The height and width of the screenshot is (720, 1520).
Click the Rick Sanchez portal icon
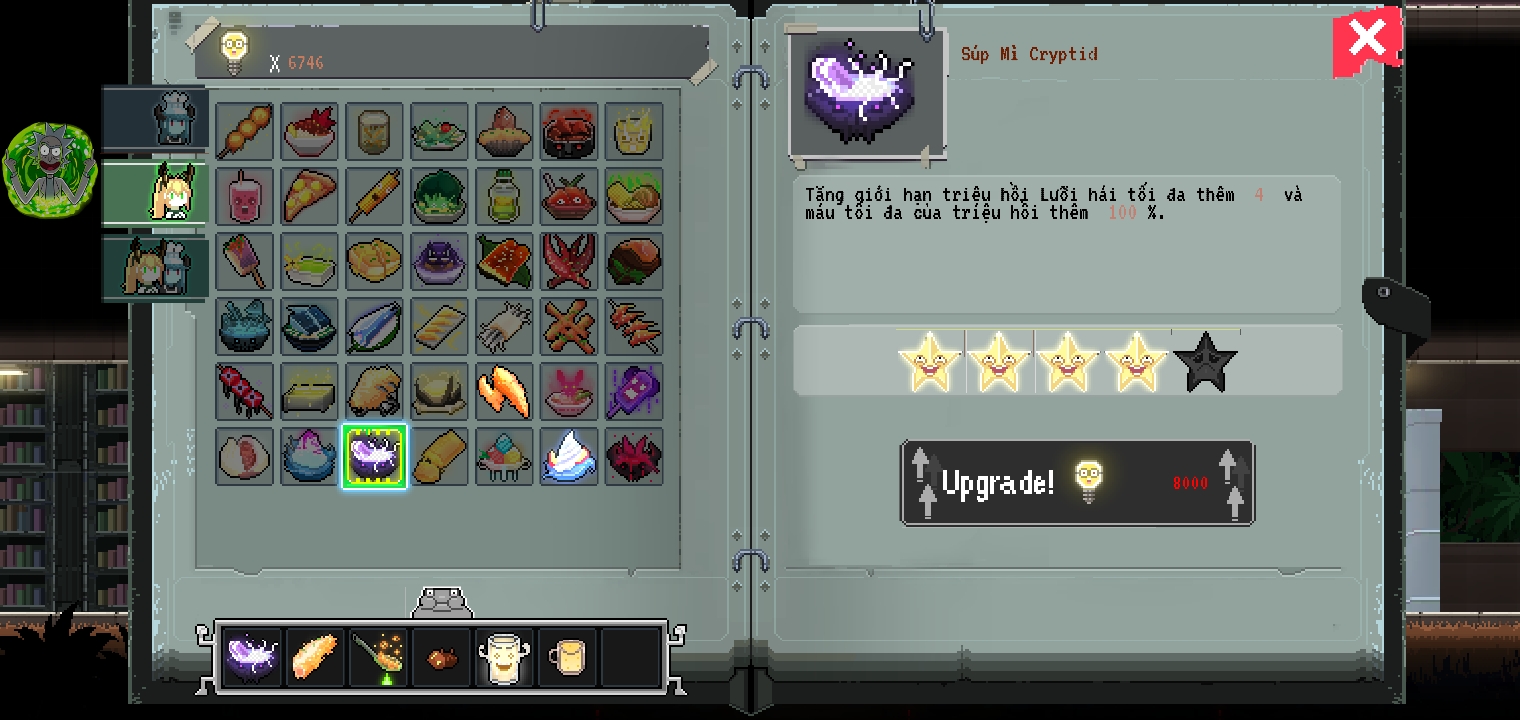click(x=48, y=170)
